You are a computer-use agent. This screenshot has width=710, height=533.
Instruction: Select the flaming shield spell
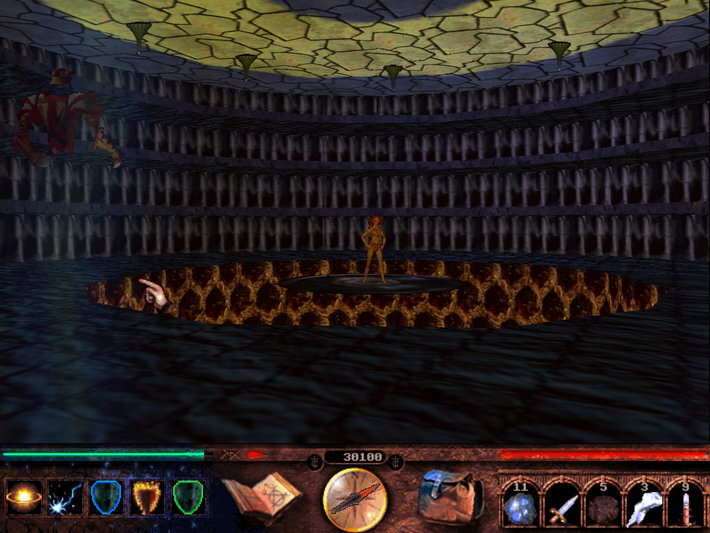tap(147, 497)
